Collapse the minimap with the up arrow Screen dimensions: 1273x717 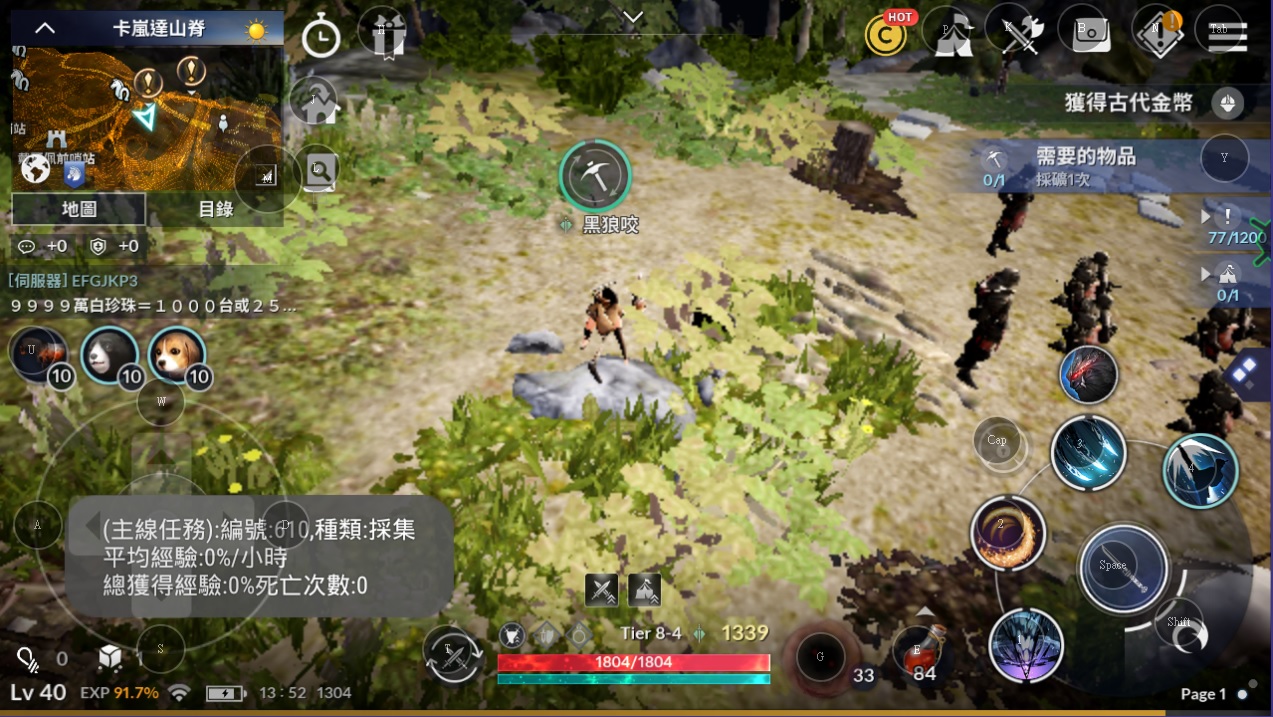click(x=45, y=28)
